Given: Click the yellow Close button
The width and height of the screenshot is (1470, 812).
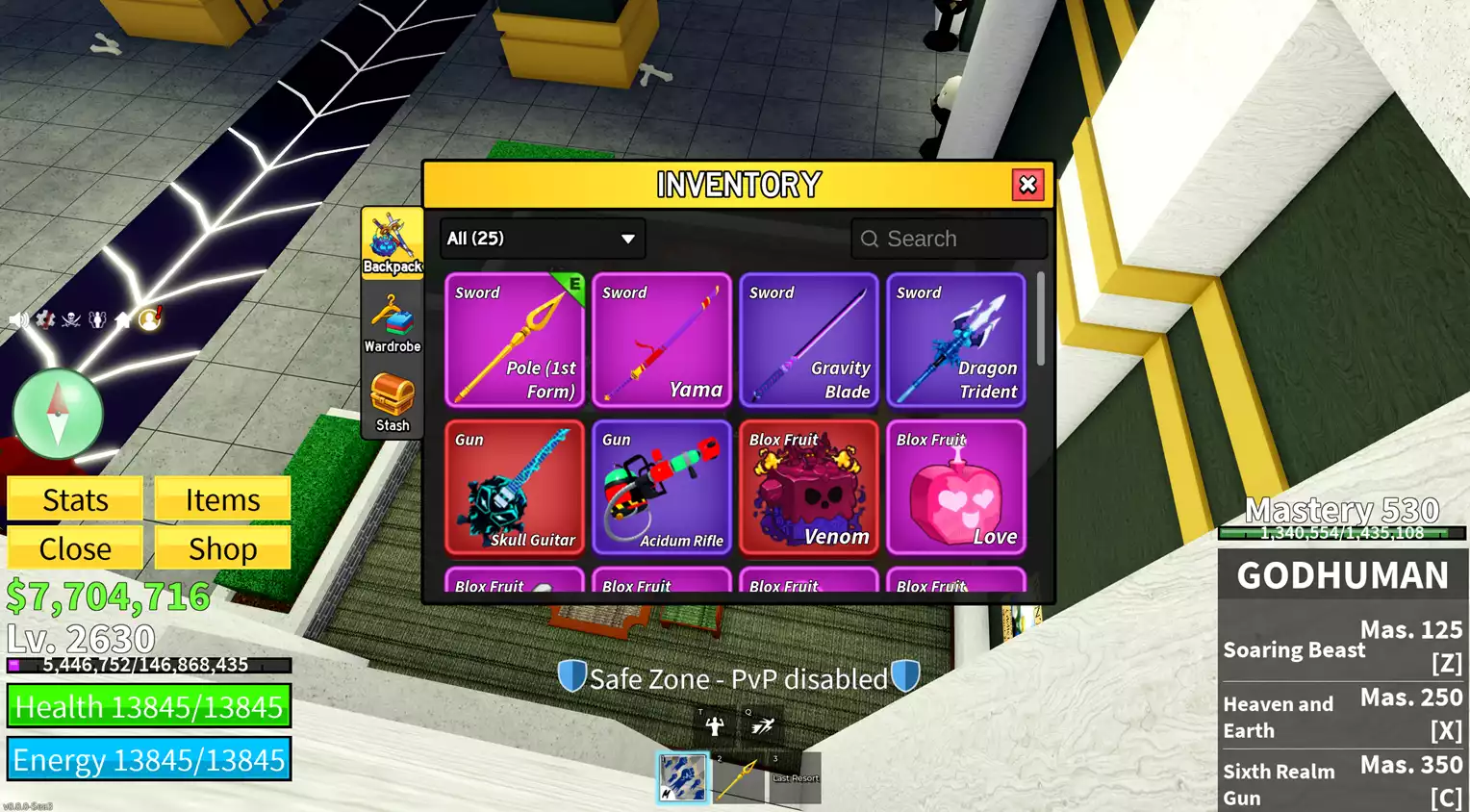Looking at the screenshot, I should (x=75, y=548).
